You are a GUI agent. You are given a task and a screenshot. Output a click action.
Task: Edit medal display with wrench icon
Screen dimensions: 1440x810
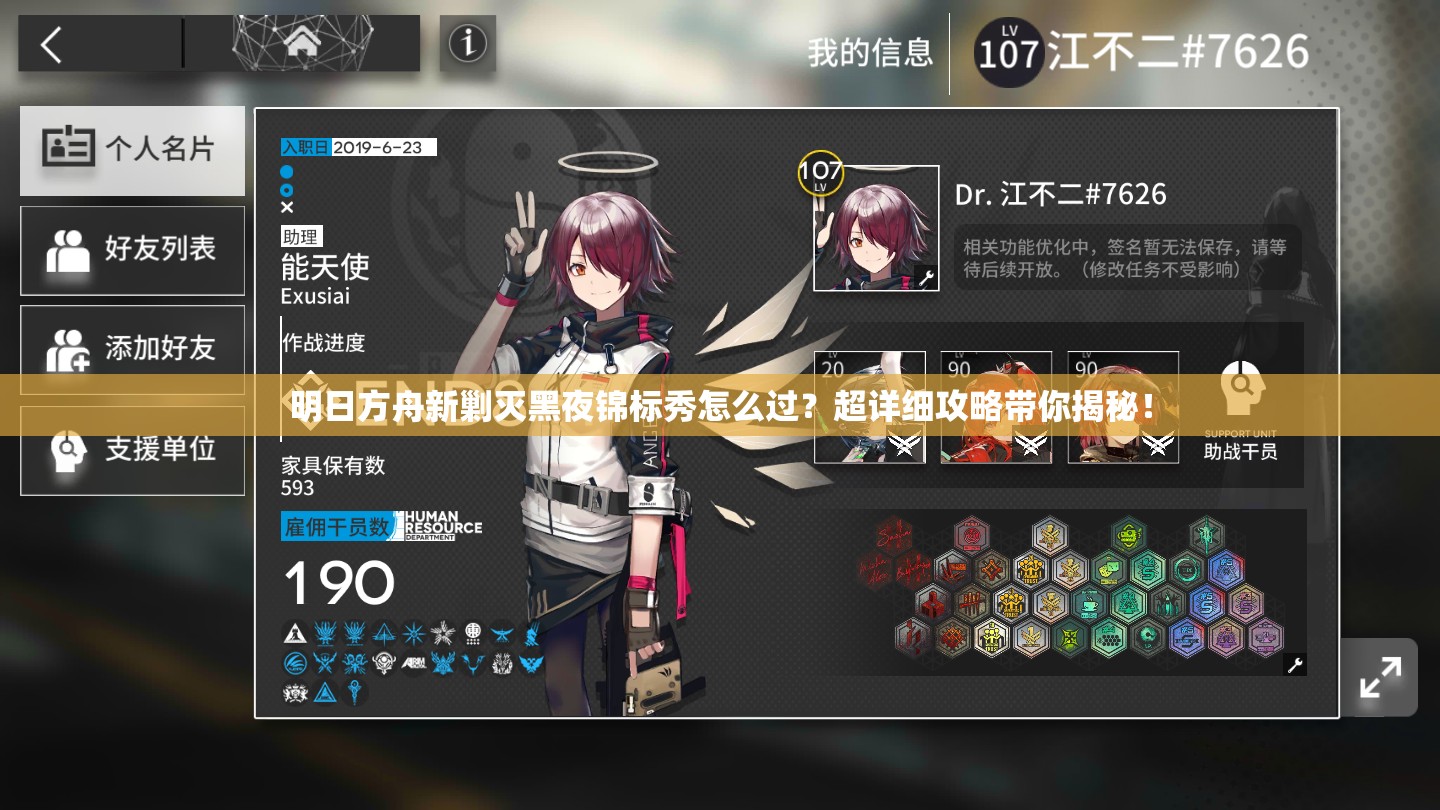click(1294, 664)
